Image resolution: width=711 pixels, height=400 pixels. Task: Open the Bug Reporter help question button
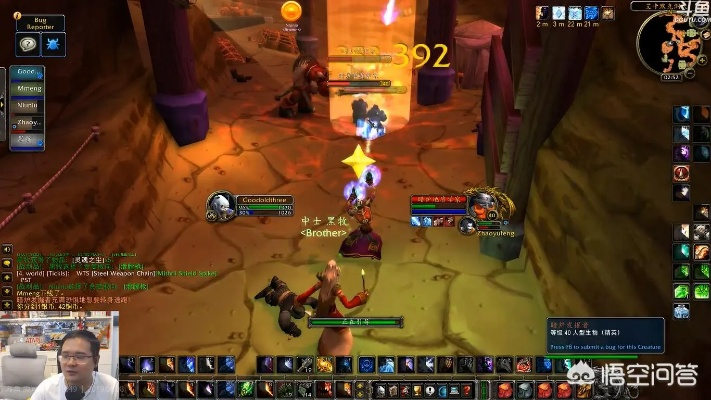28,44
